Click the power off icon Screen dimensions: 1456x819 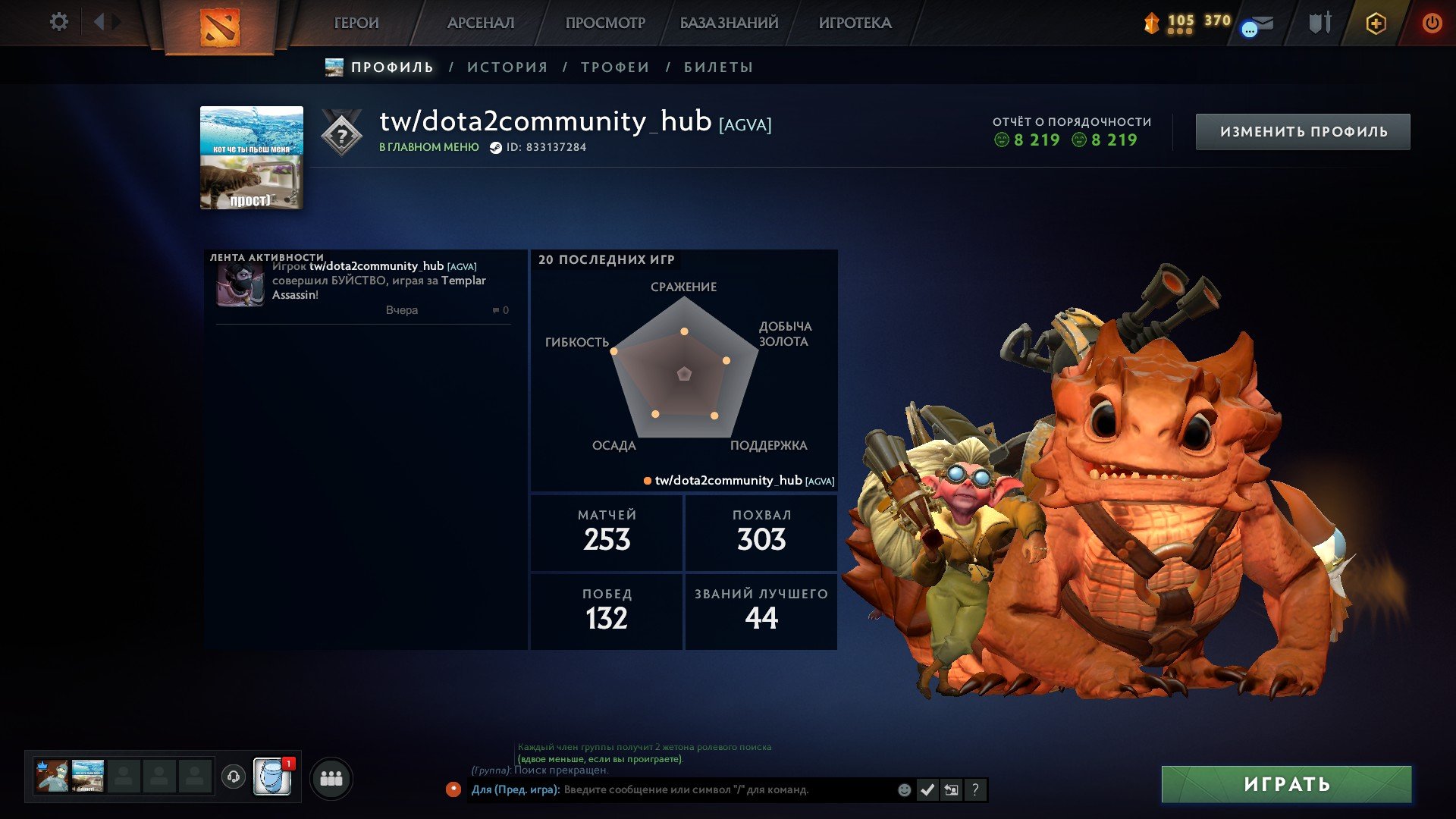pos(1432,24)
